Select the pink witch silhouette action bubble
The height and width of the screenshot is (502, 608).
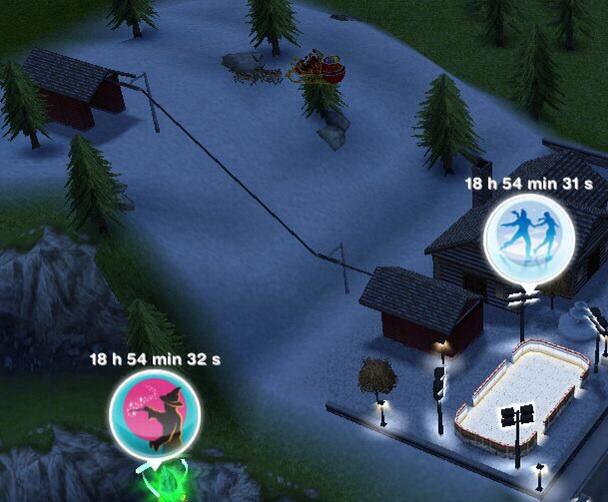[x=154, y=413]
